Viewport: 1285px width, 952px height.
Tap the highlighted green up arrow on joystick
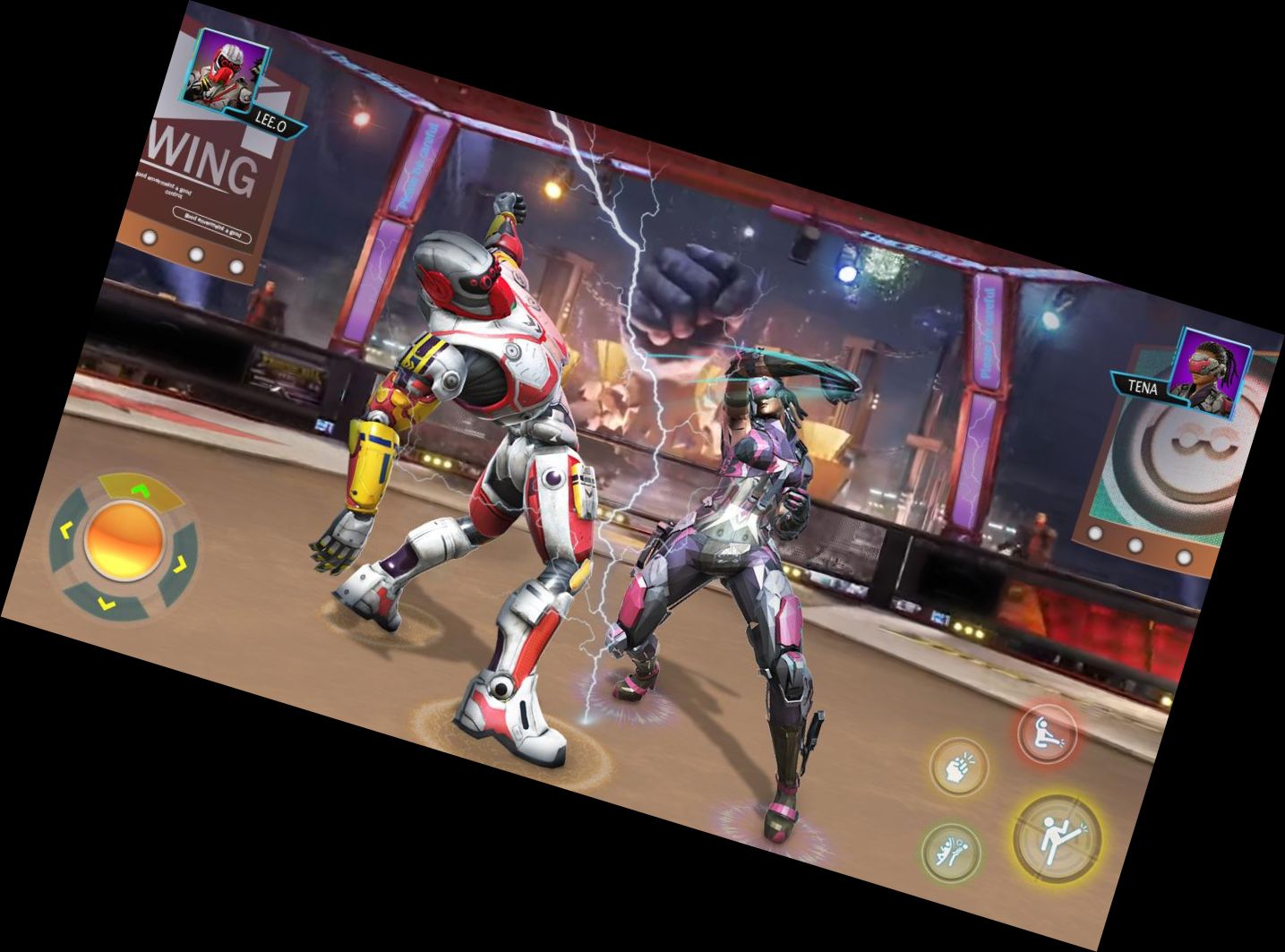coord(139,490)
